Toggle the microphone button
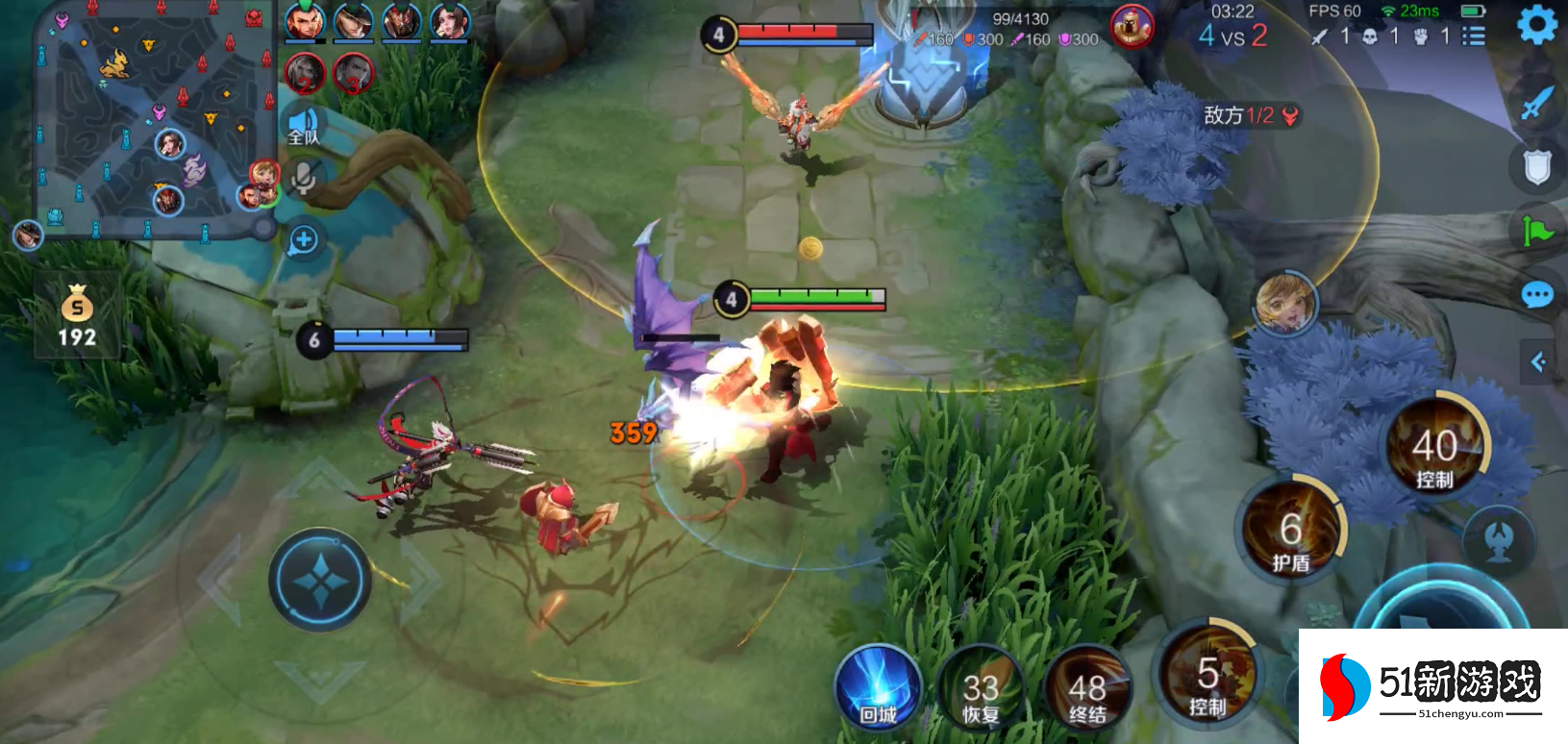 (304, 178)
